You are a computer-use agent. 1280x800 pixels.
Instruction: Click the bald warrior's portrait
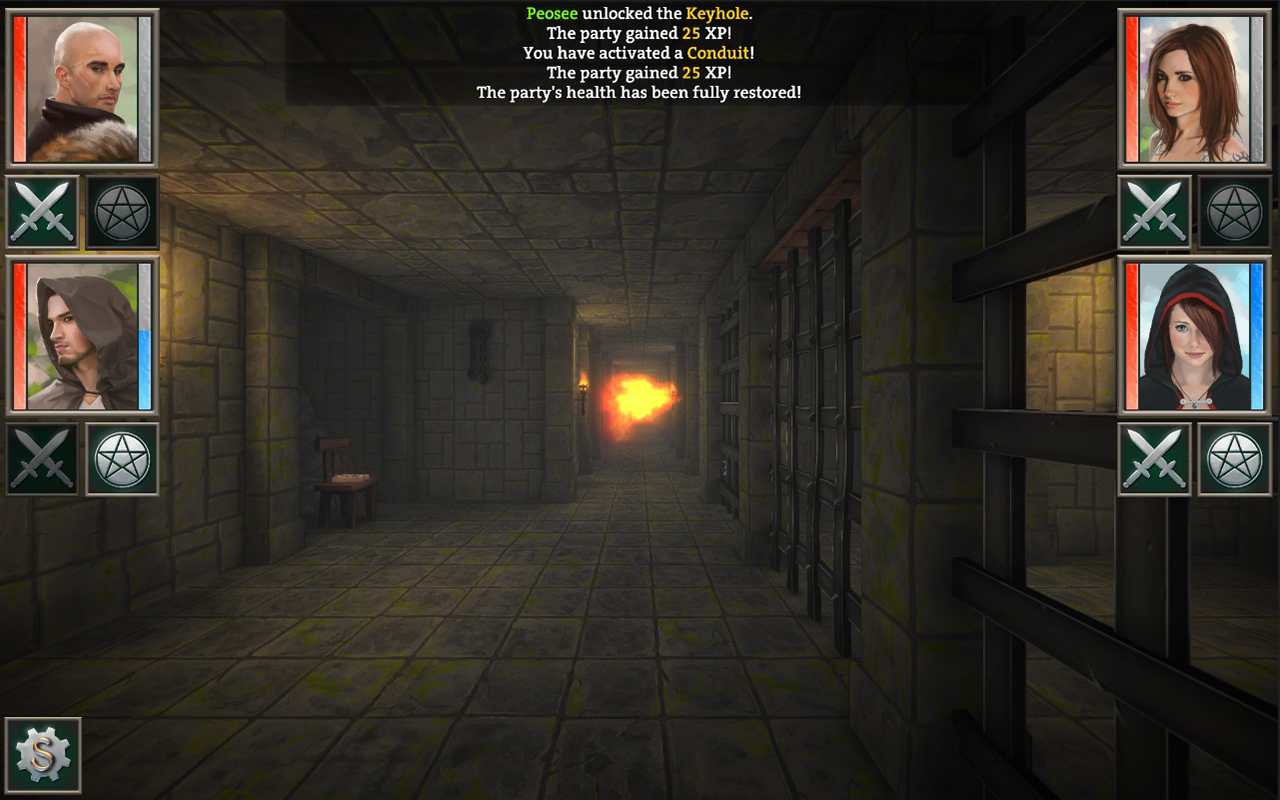pyautogui.click(x=85, y=89)
